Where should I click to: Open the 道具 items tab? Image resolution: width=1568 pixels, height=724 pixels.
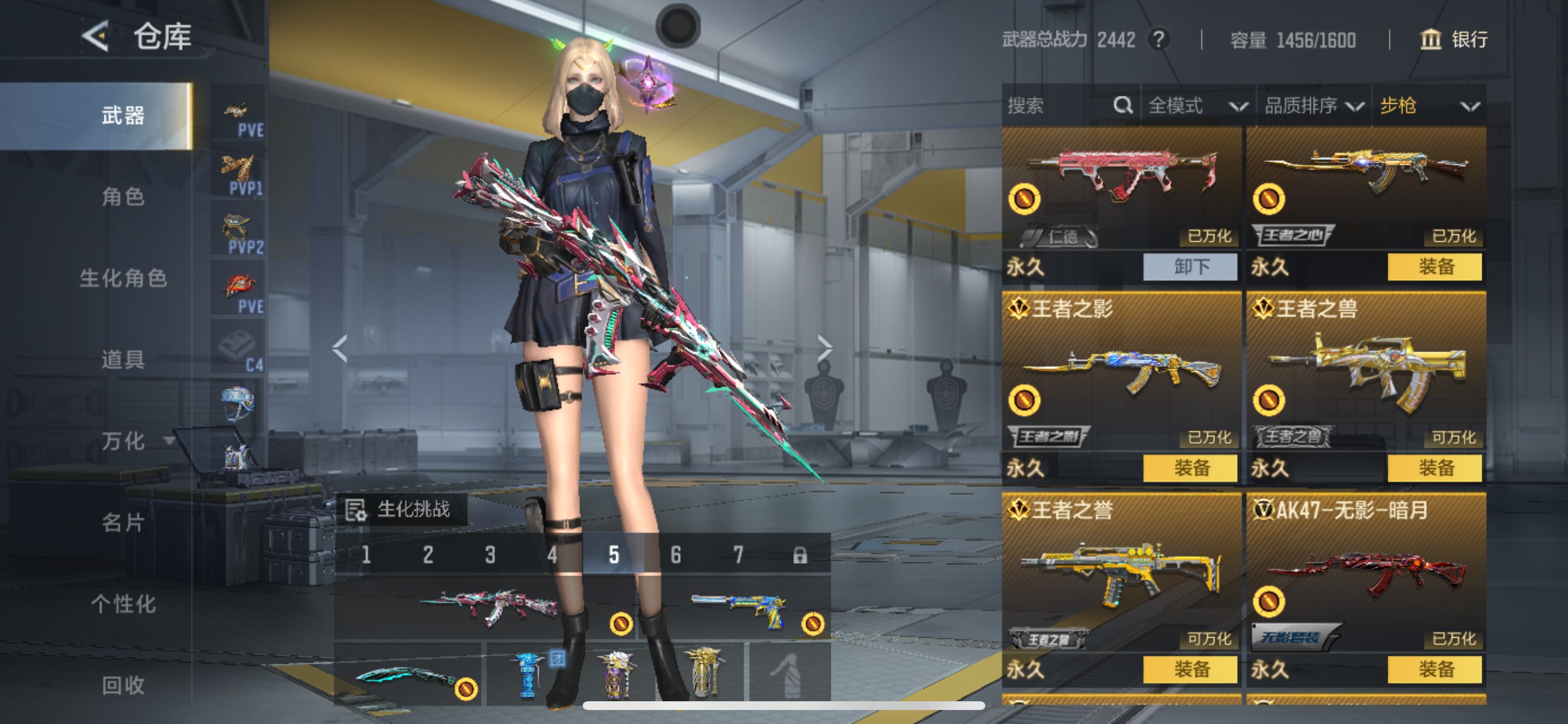(x=123, y=360)
